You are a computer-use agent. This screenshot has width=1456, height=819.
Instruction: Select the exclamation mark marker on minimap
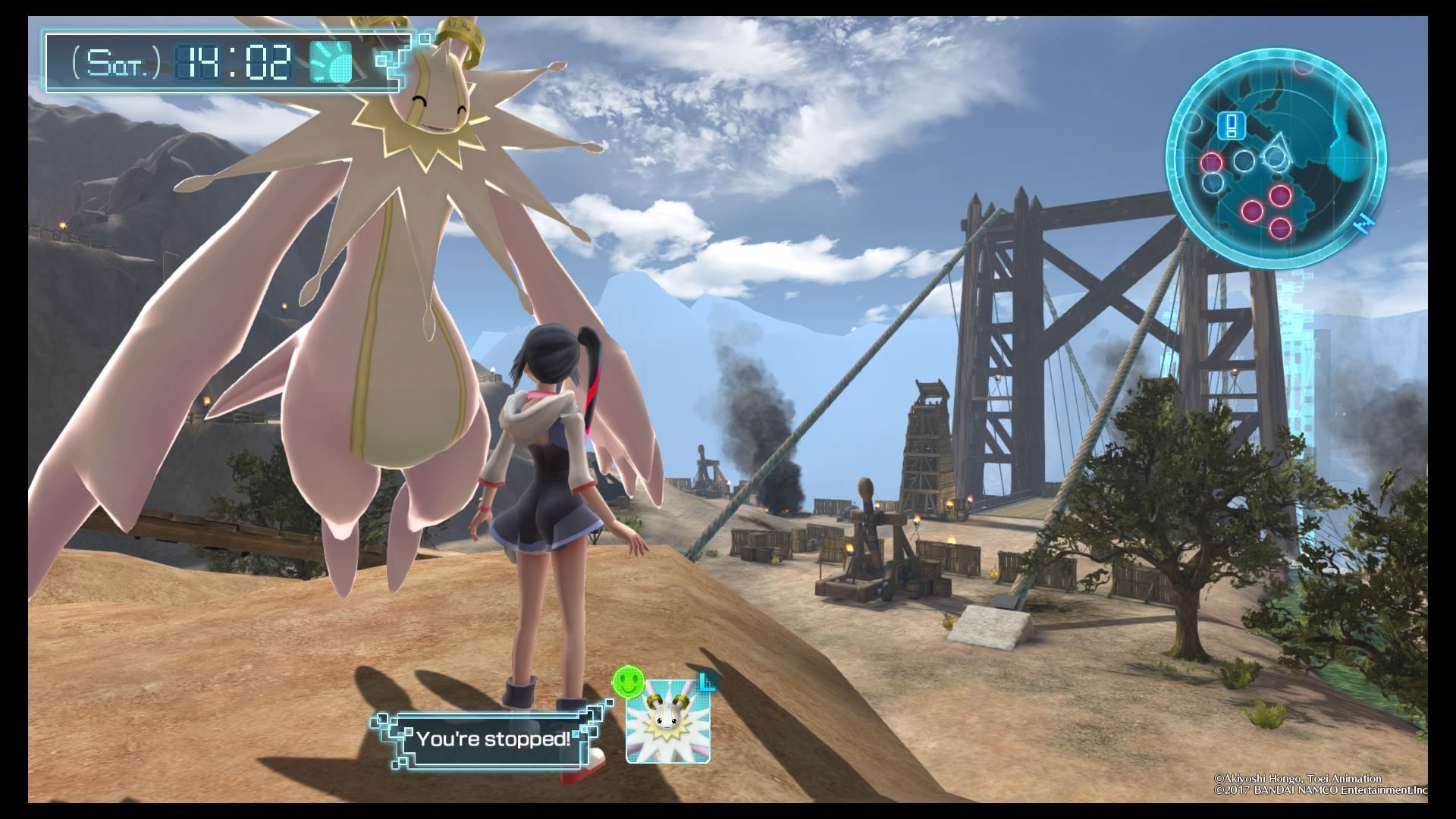[x=1232, y=125]
